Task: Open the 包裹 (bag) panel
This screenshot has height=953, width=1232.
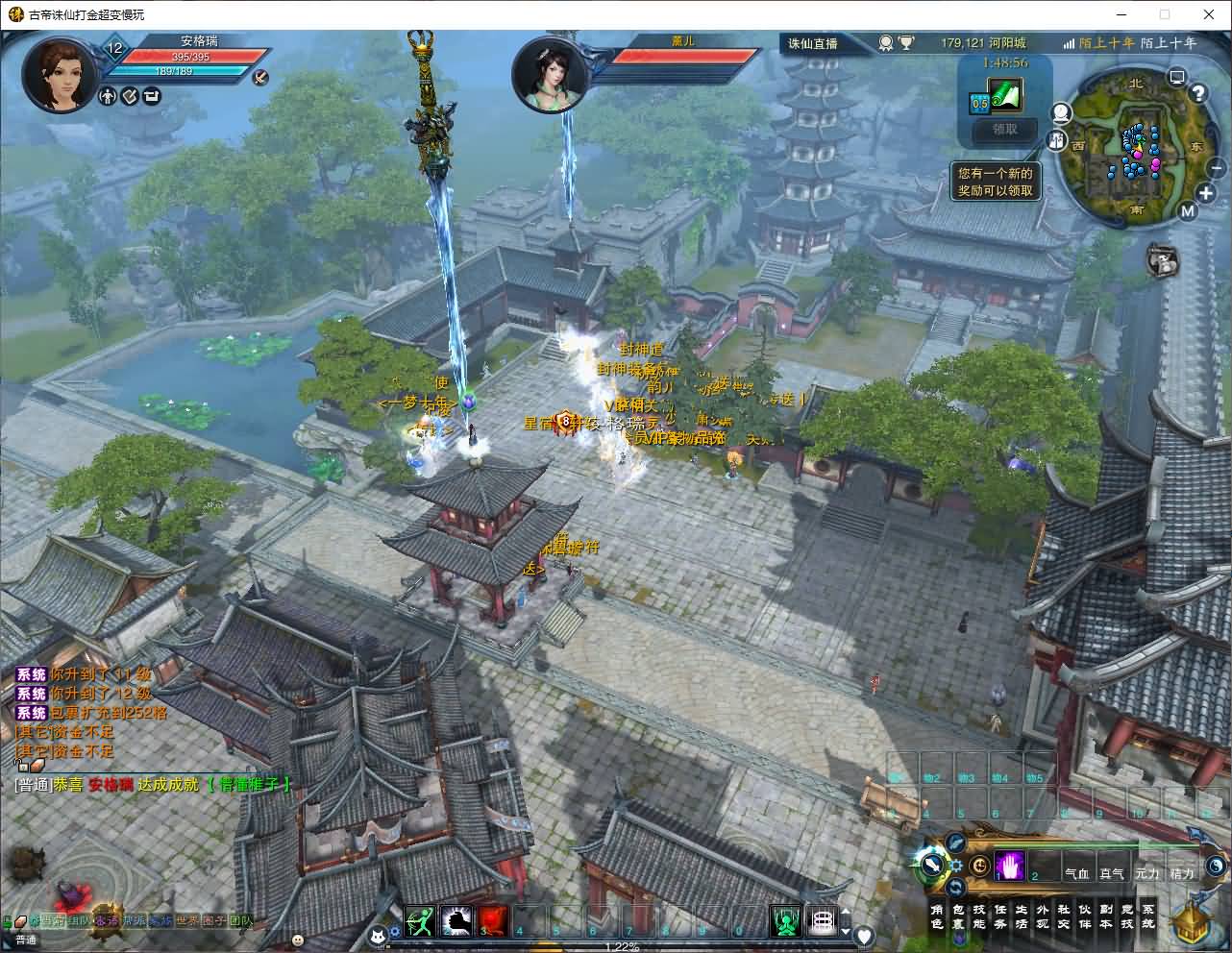Action: [x=959, y=916]
